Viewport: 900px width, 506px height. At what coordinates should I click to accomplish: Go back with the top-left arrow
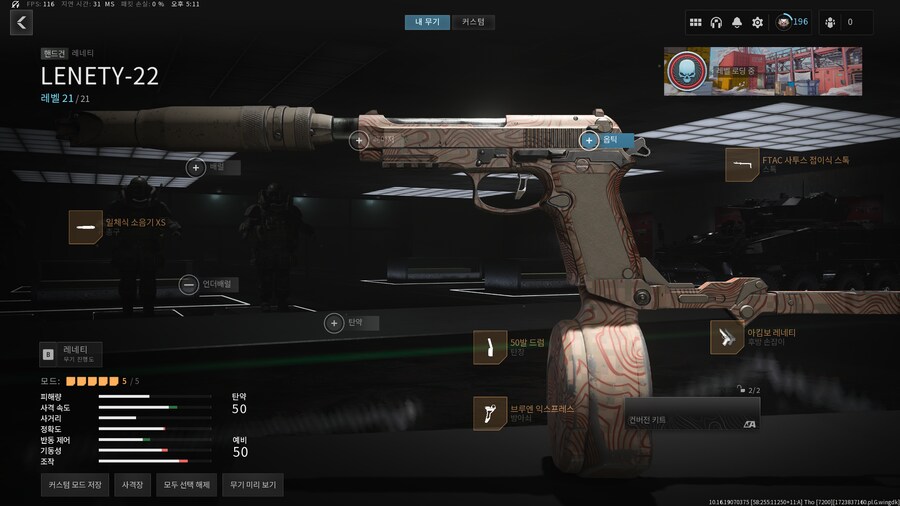click(21, 22)
